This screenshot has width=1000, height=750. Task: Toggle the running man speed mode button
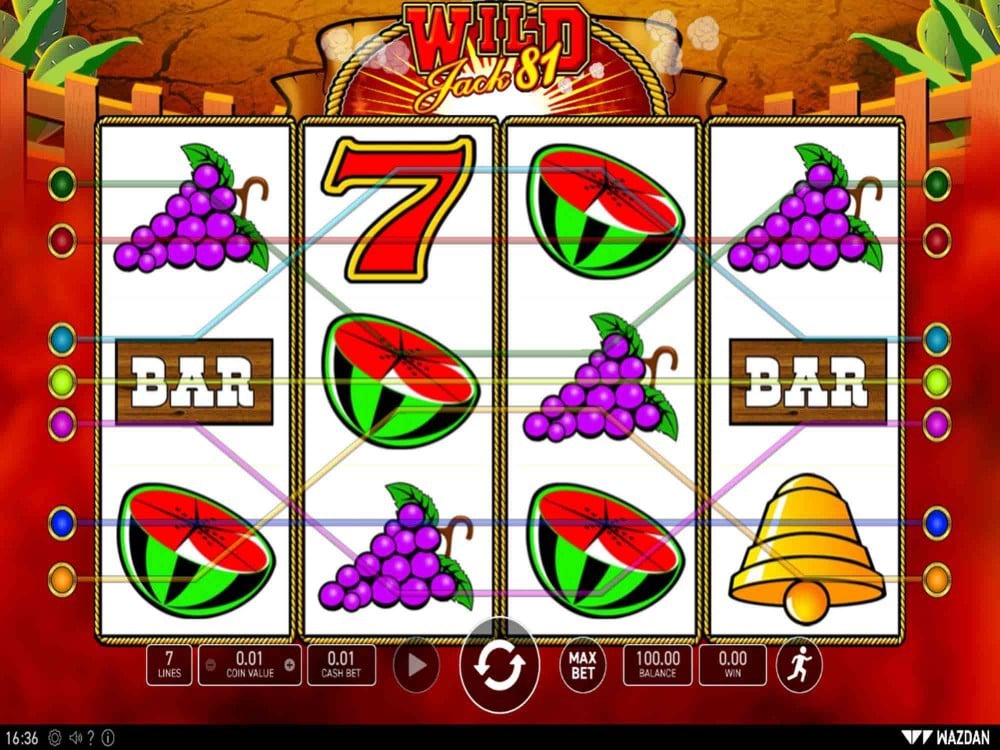click(799, 665)
